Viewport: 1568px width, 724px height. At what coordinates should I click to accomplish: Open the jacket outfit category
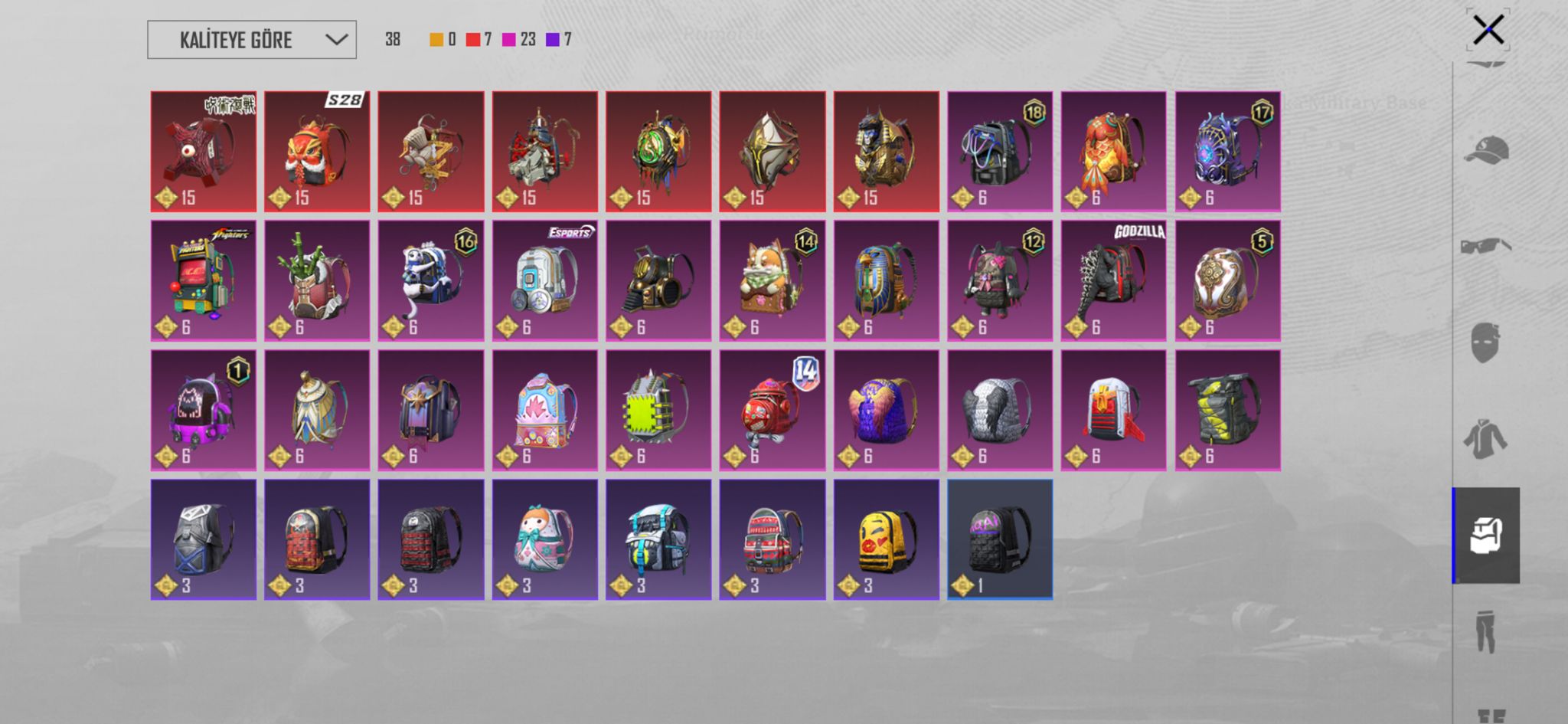tap(1485, 439)
